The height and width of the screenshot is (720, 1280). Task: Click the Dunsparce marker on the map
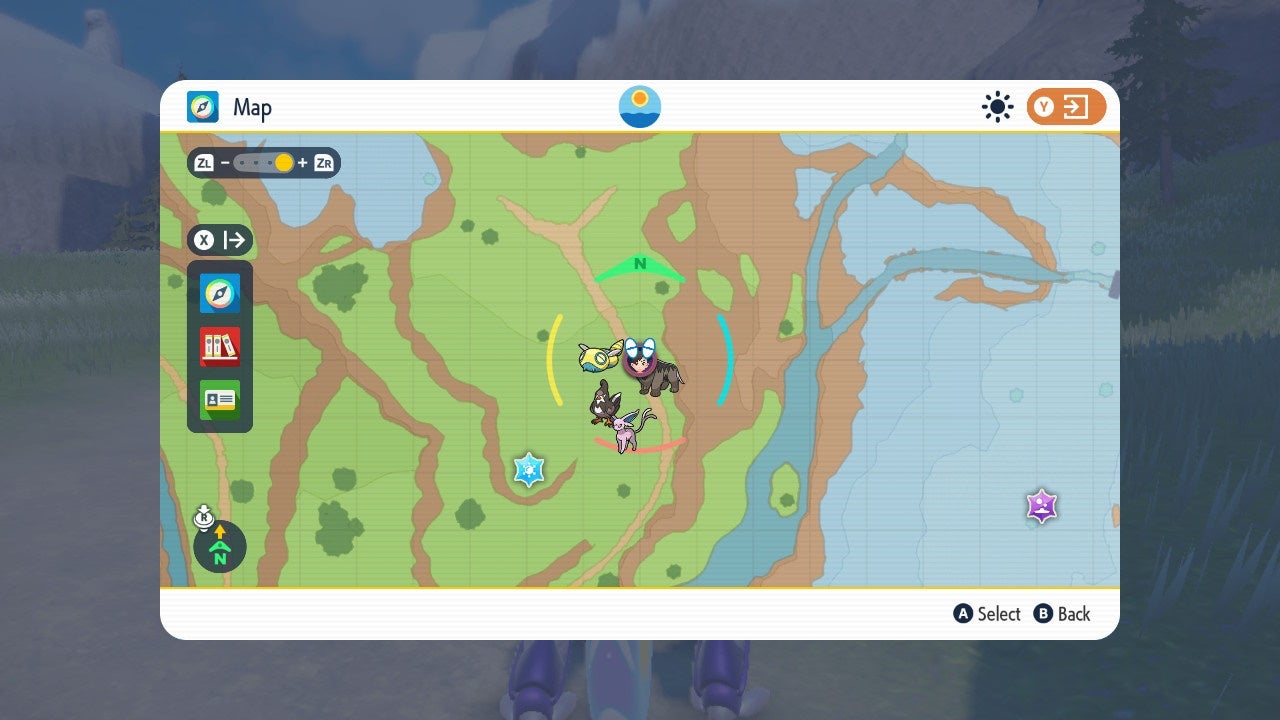[594, 356]
